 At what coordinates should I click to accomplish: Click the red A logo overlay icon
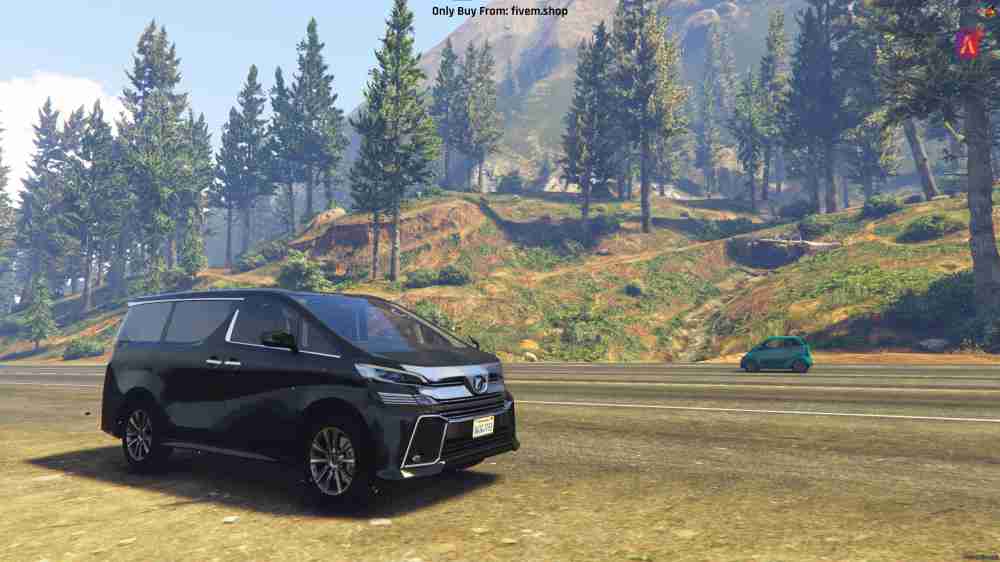[968, 40]
